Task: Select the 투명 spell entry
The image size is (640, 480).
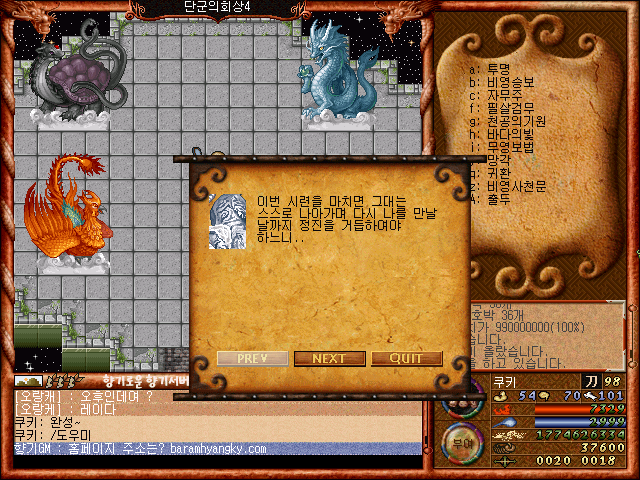Action: pyautogui.click(x=498, y=70)
